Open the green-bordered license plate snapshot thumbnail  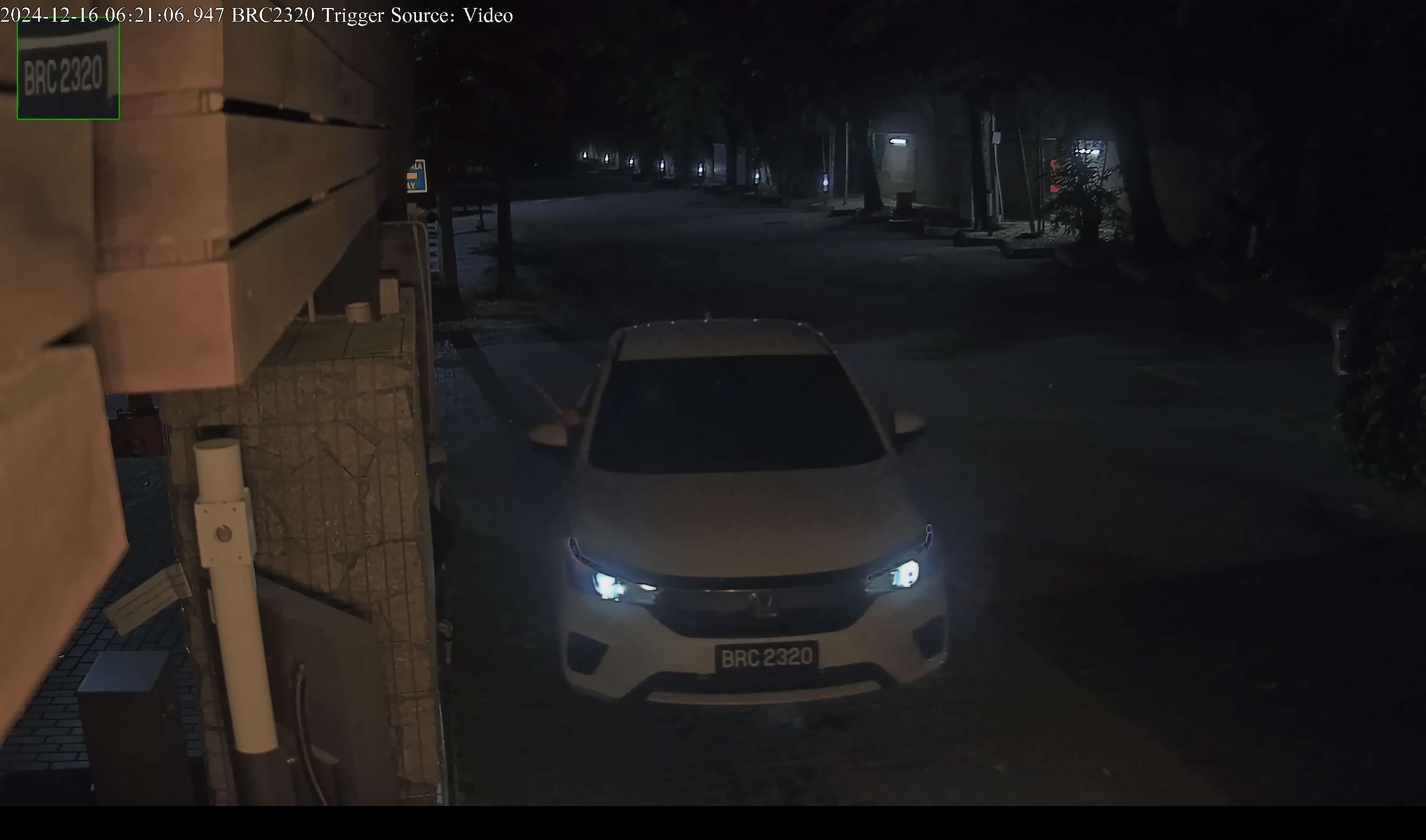tap(68, 69)
